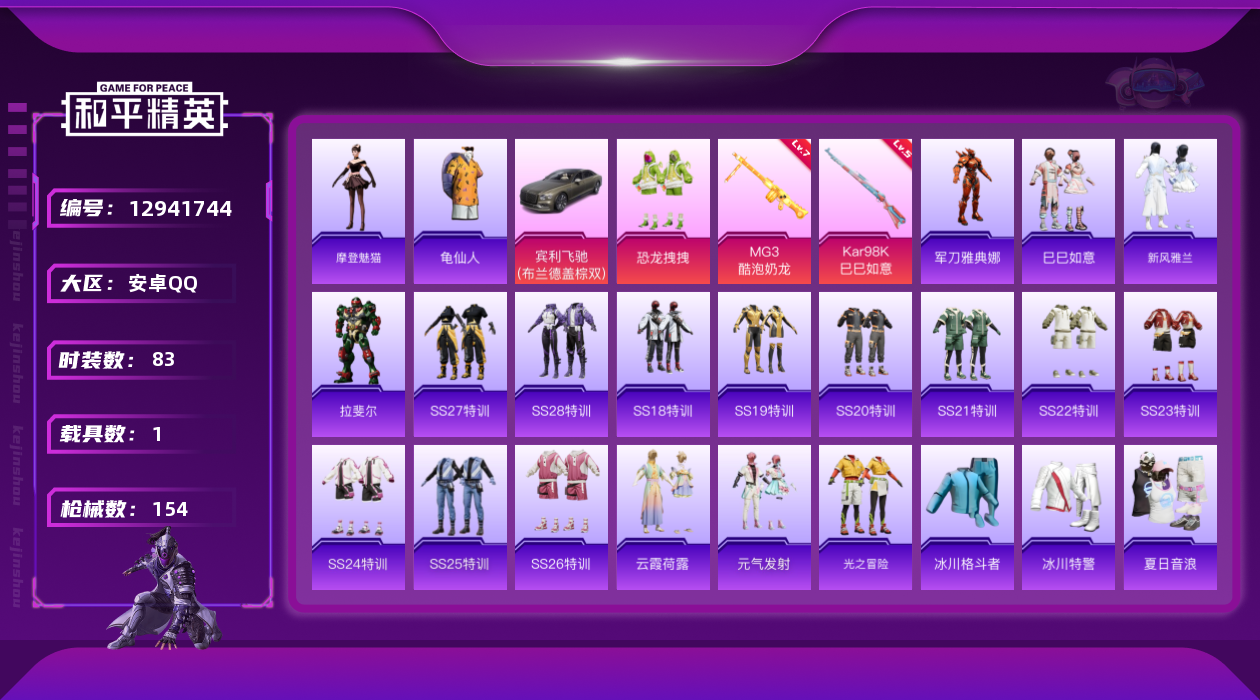Choose the 光之冒险 outfit tile
This screenshot has width=1260, height=700.
[865, 516]
